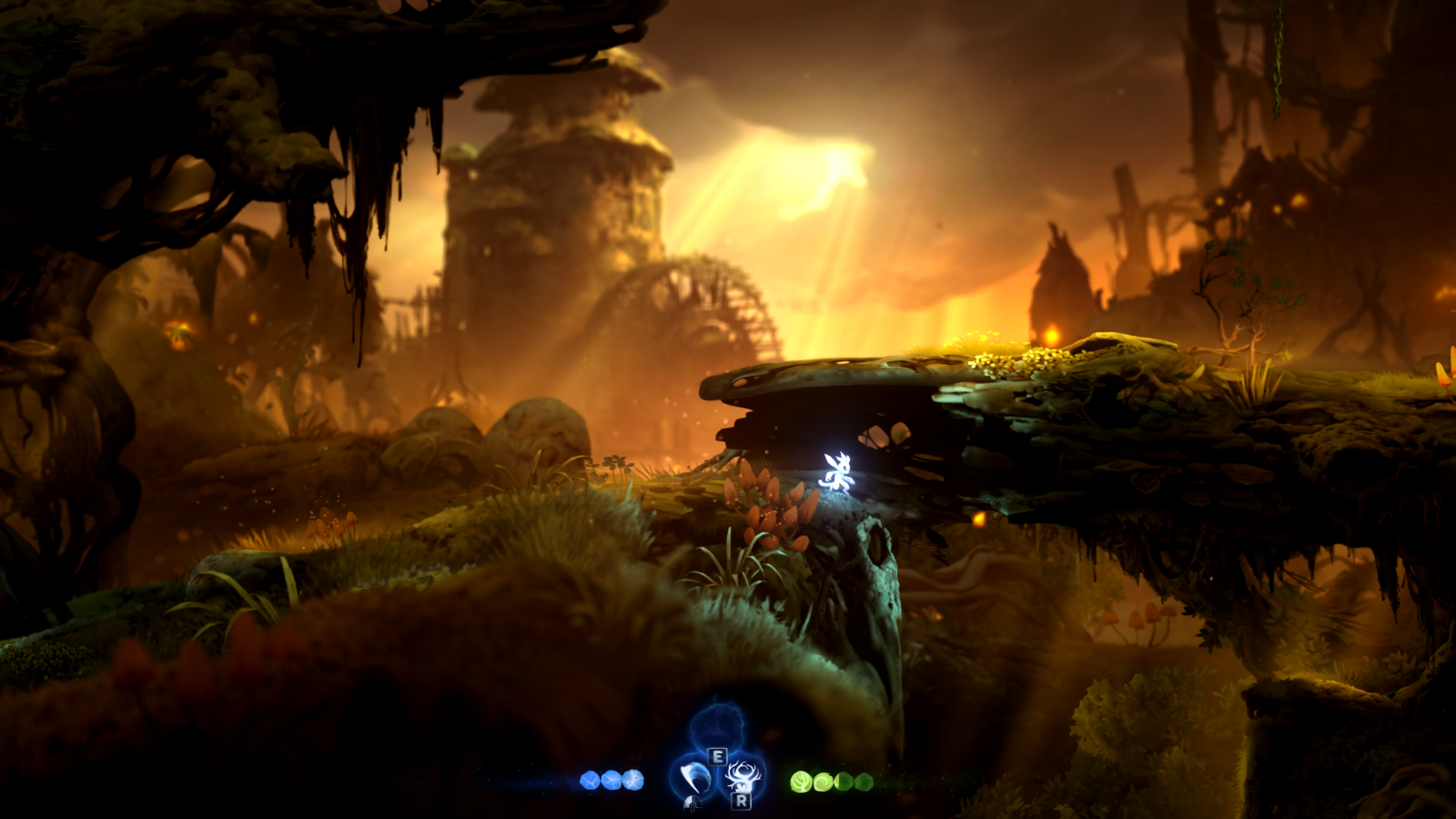Click the third blue energy orb
The width and height of the screenshot is (1456, 819).
(632, 778)
